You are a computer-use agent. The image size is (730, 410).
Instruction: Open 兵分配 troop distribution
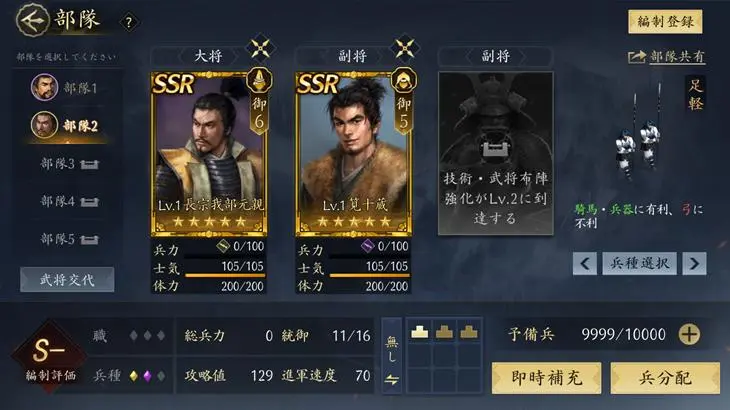(x=665, y=377)
